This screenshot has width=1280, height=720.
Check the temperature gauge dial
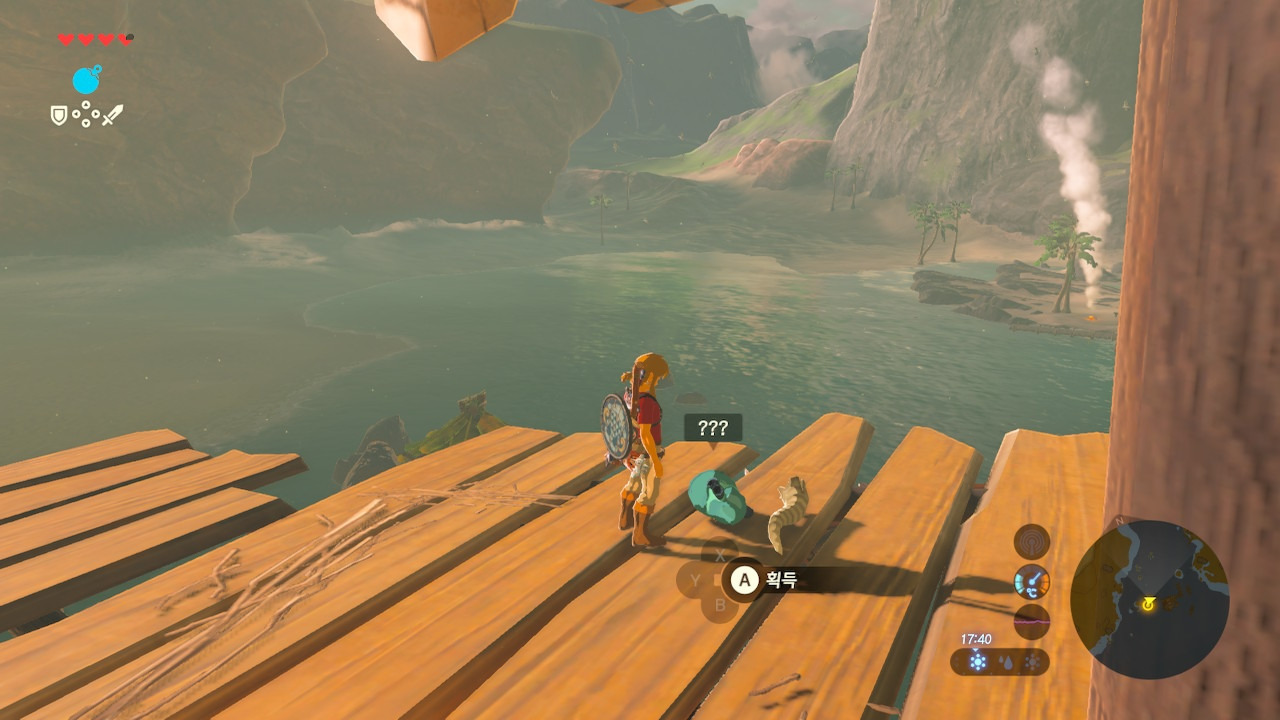(1032, 581)
